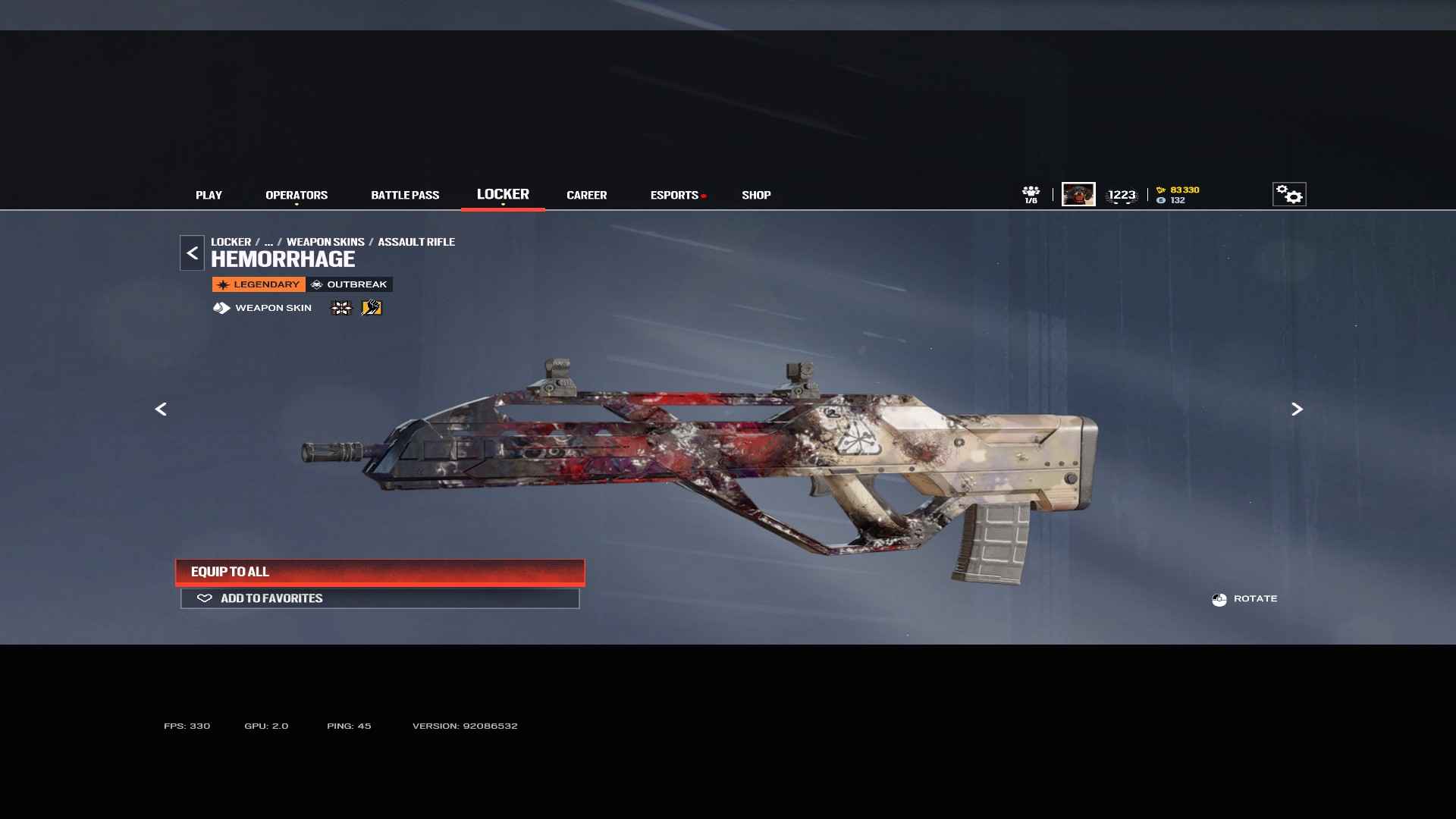This screenshot has width=1456, height=819.
Task: Open the Play tab
Action: tap(209, 195)
